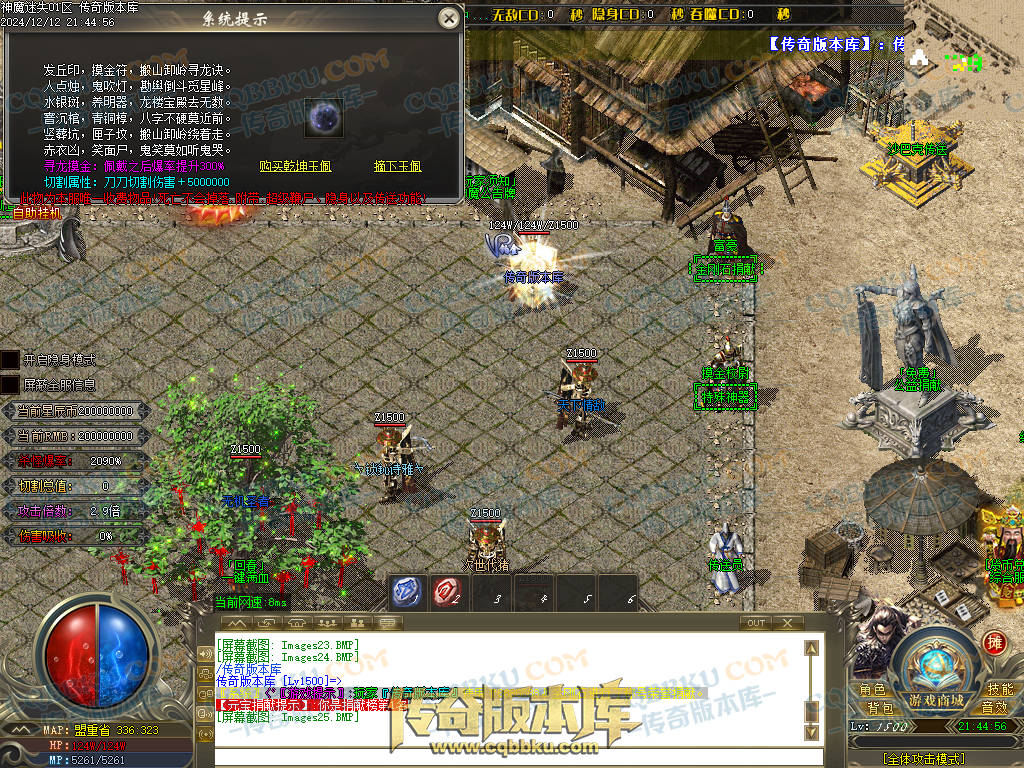Image resolution: width=1024 pixels, height=768 pixels.
Task: Click the 购买乾坤玉佩 link
Action: click(295, 167)
